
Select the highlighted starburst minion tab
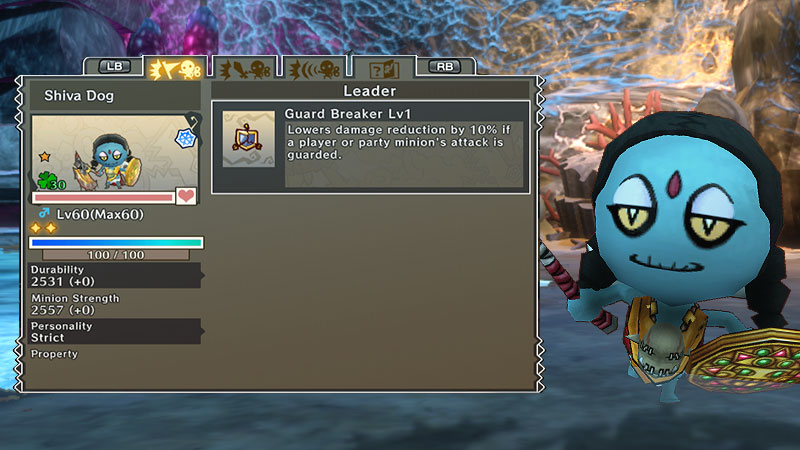click(x=175, y=68)
